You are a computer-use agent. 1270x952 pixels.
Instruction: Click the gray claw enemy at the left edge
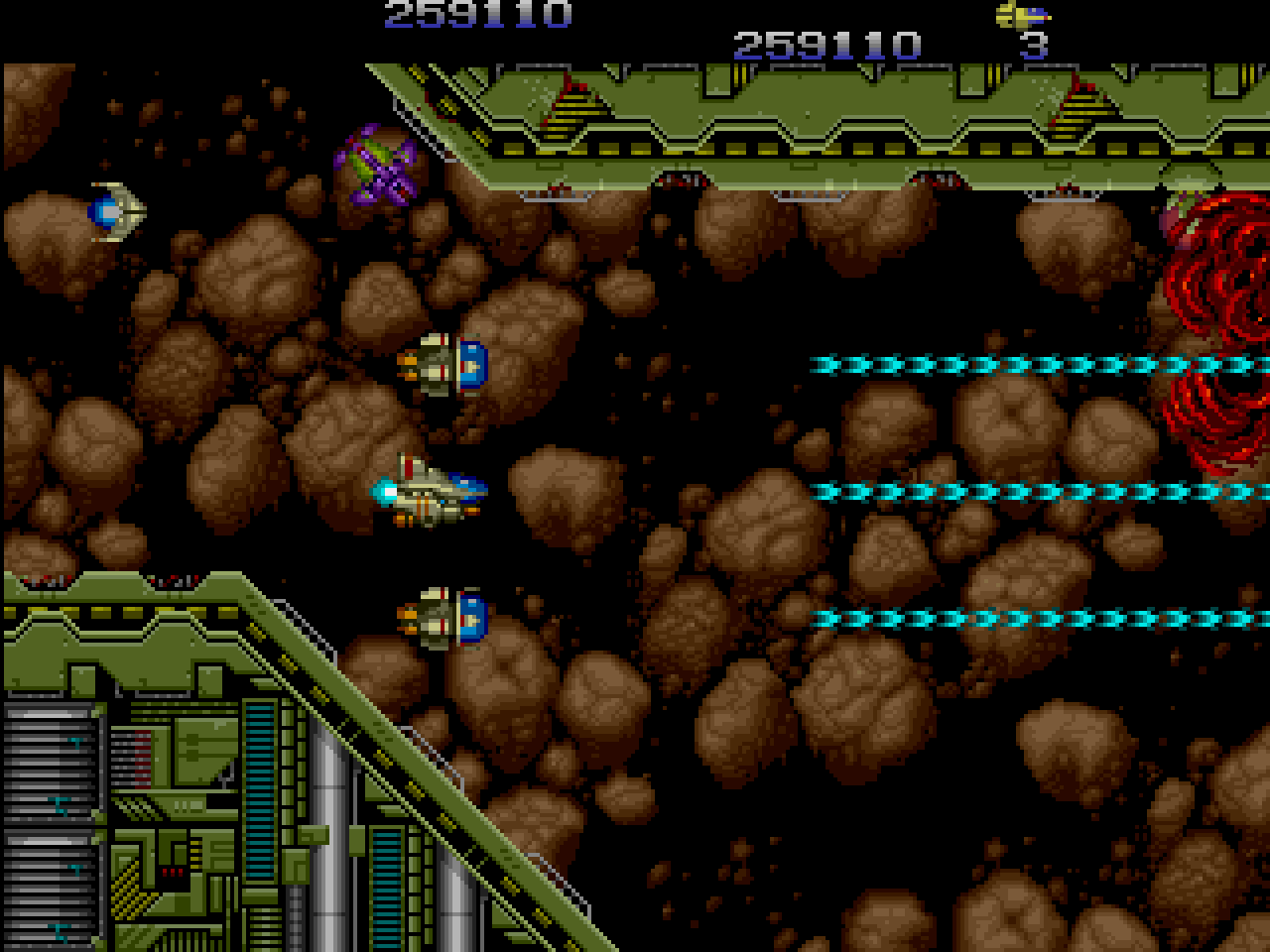[x=112, y=210]
